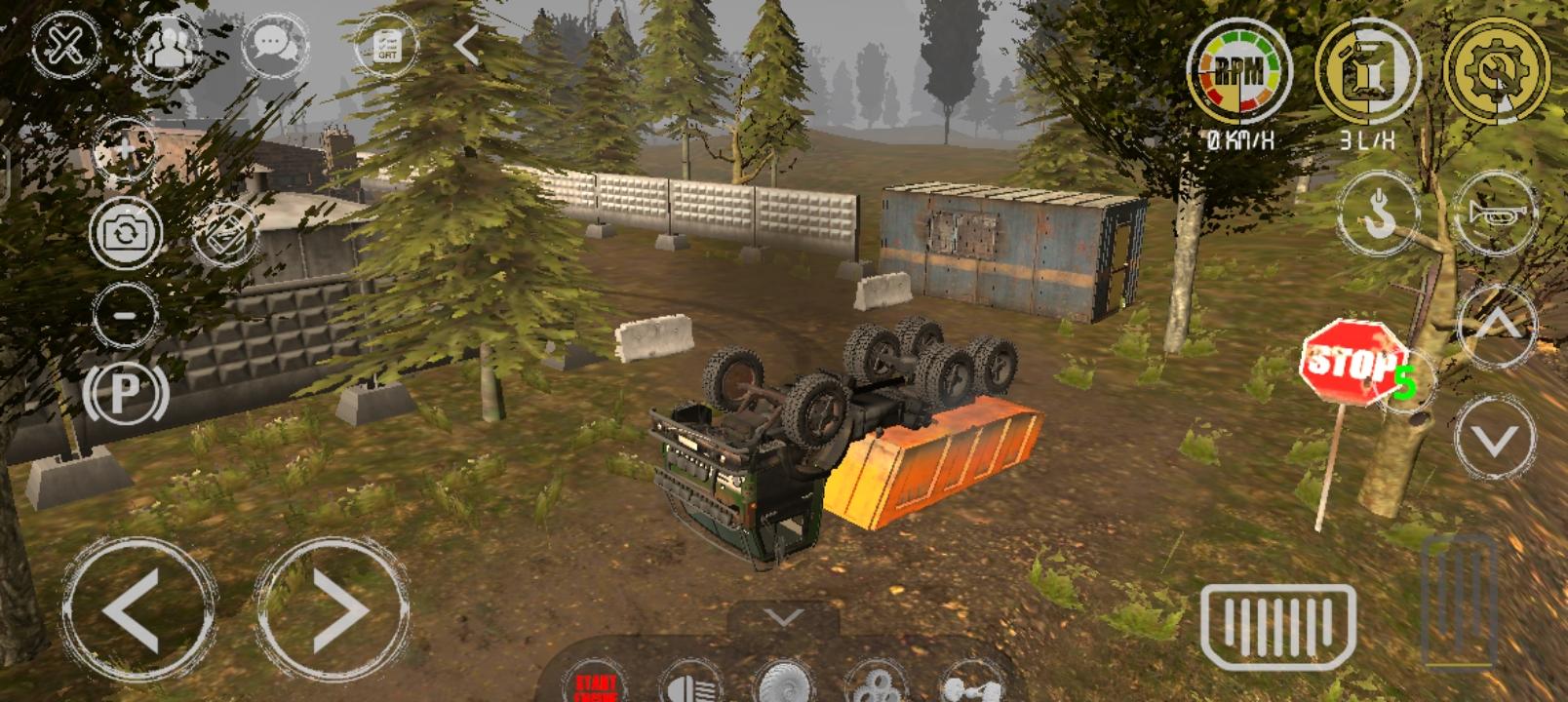Viewport: 1568px width, 702px height.
Task: Zoom in with the plus control
Action: [125, 148]
